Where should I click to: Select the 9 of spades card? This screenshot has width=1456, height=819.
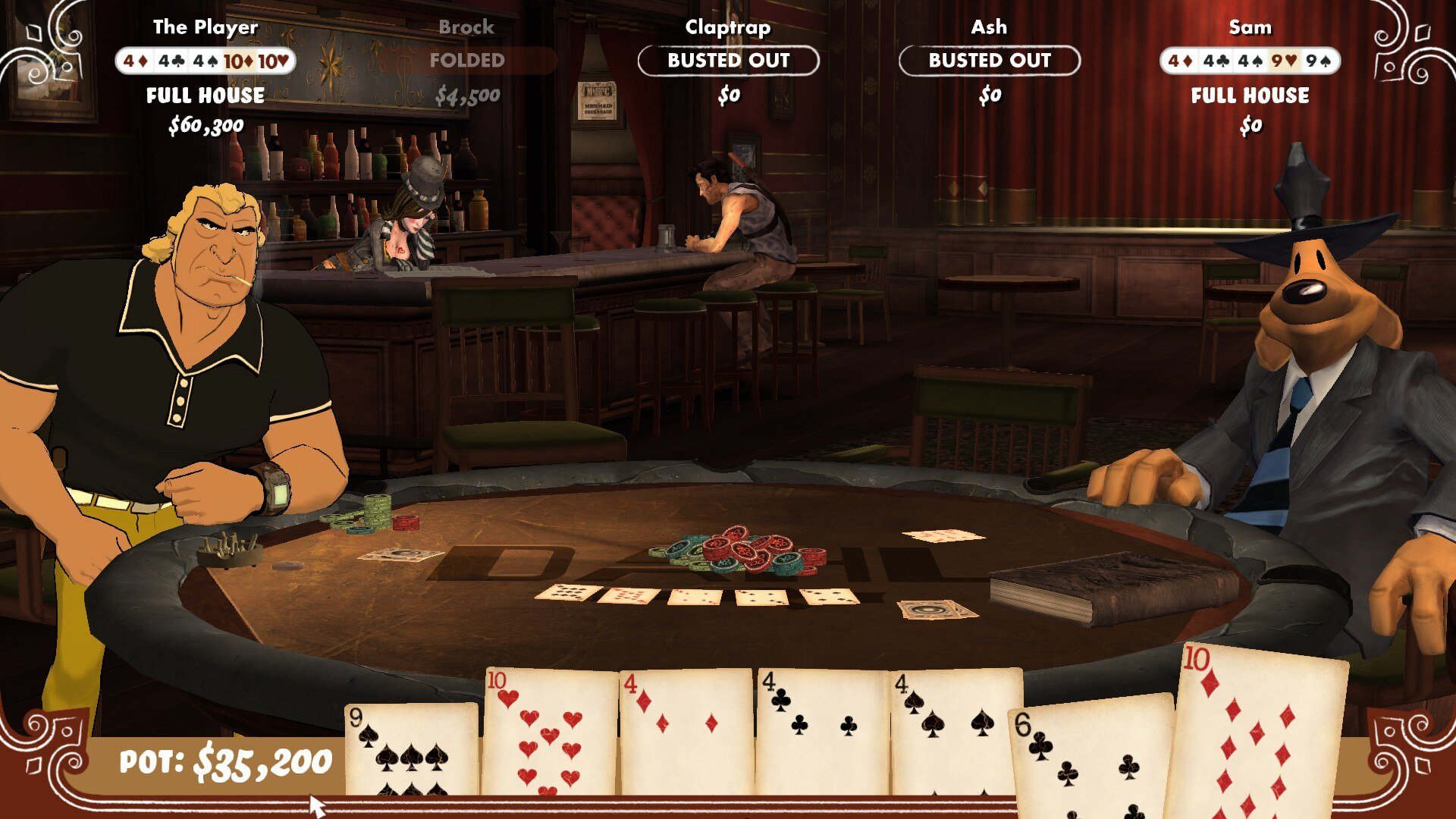click(x=412, y=749)
